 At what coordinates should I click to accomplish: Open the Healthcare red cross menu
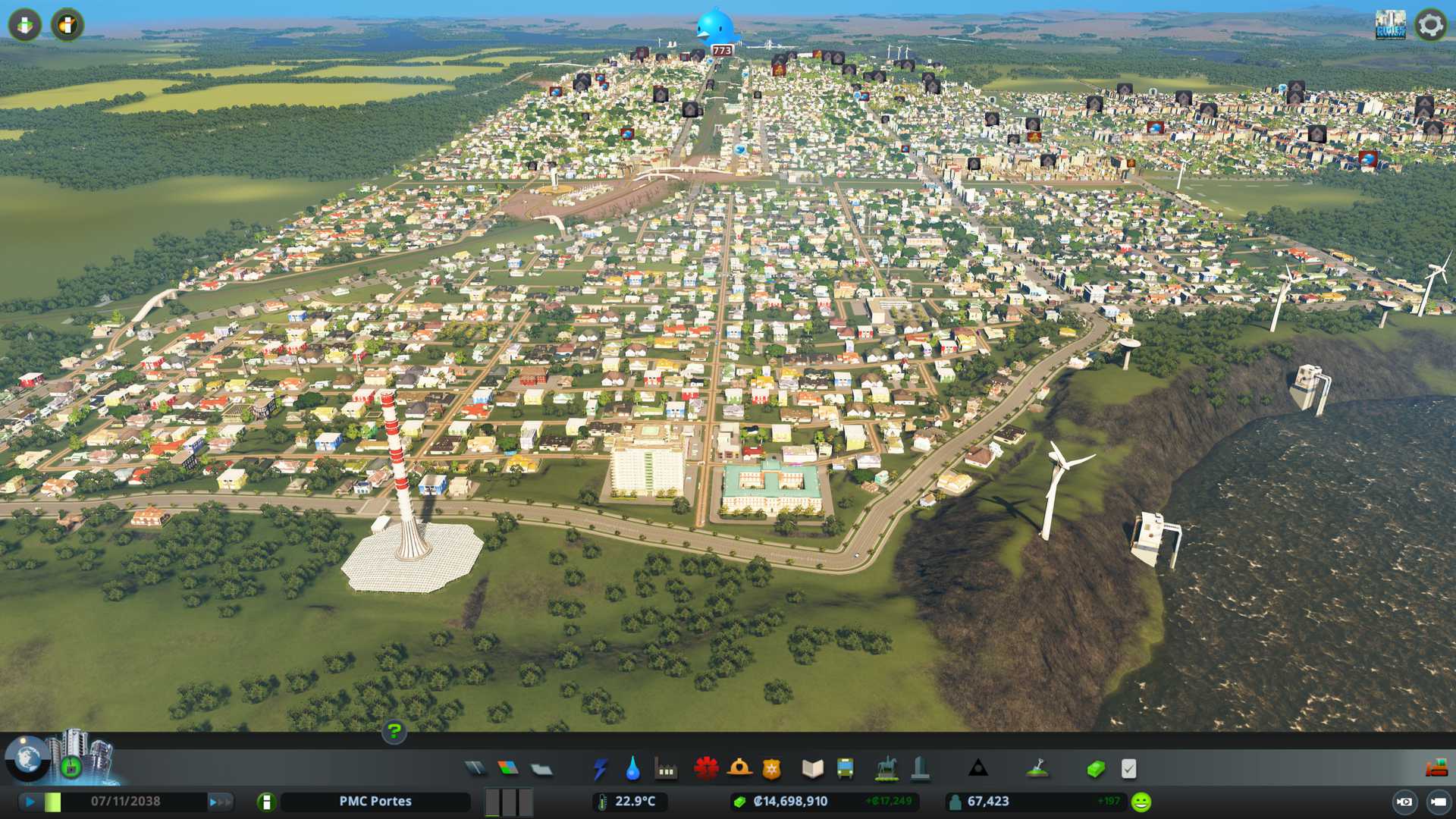coord(706,769)
